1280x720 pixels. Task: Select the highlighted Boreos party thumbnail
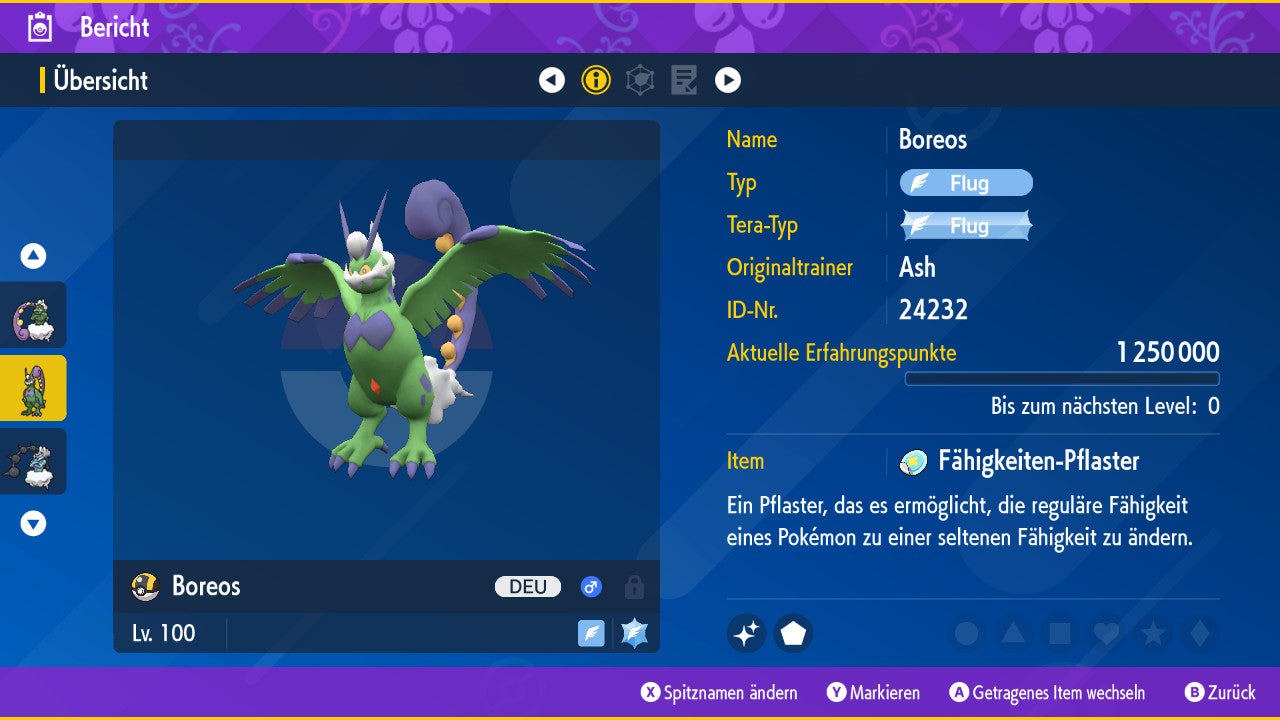pyautogui.click(x=34, y=388)
